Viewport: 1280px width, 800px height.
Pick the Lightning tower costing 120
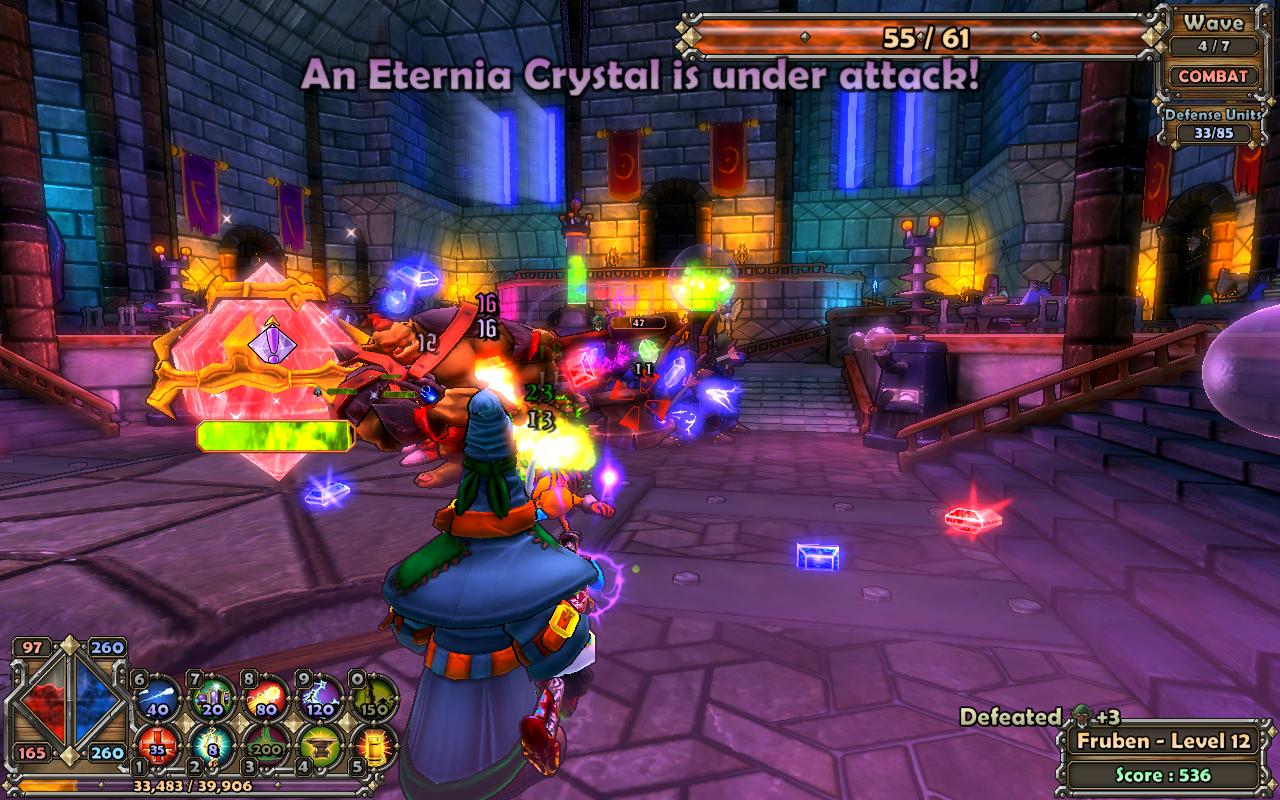[x=322, y=697]
